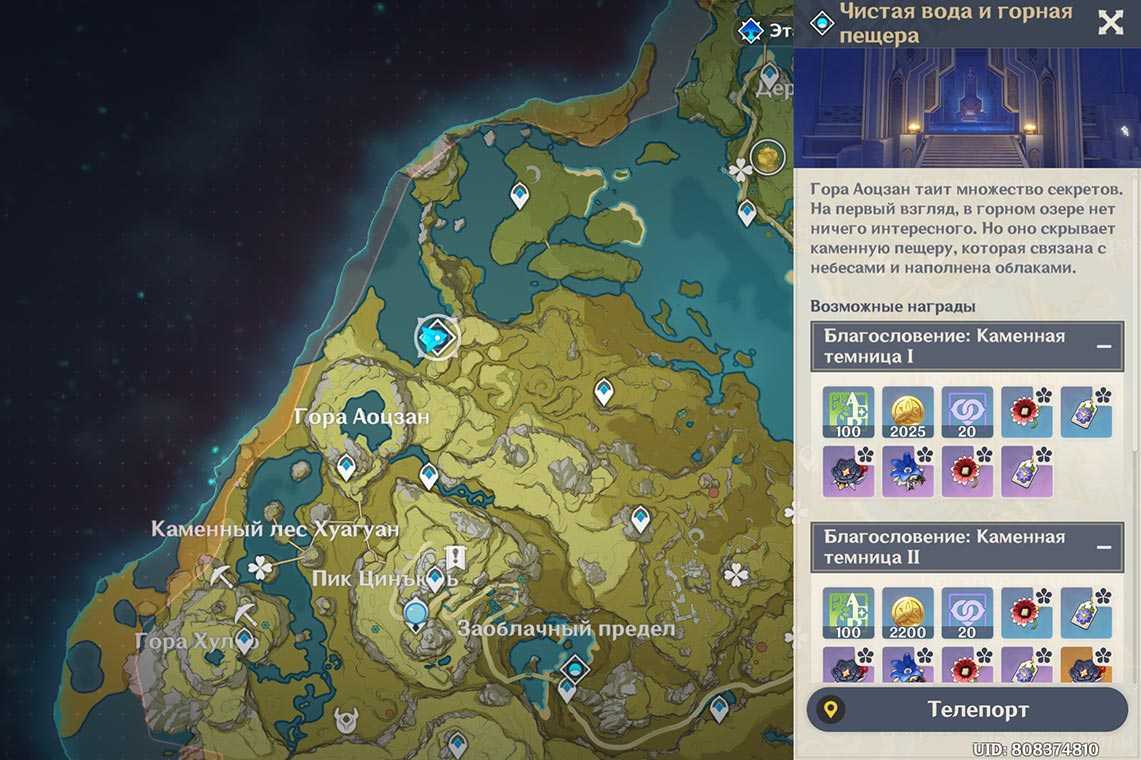Image resolution: width=1141 pixels, height=760 pixels.
Task: Collapse the Каменная темница I rewards section
Action: (1104, 346)
